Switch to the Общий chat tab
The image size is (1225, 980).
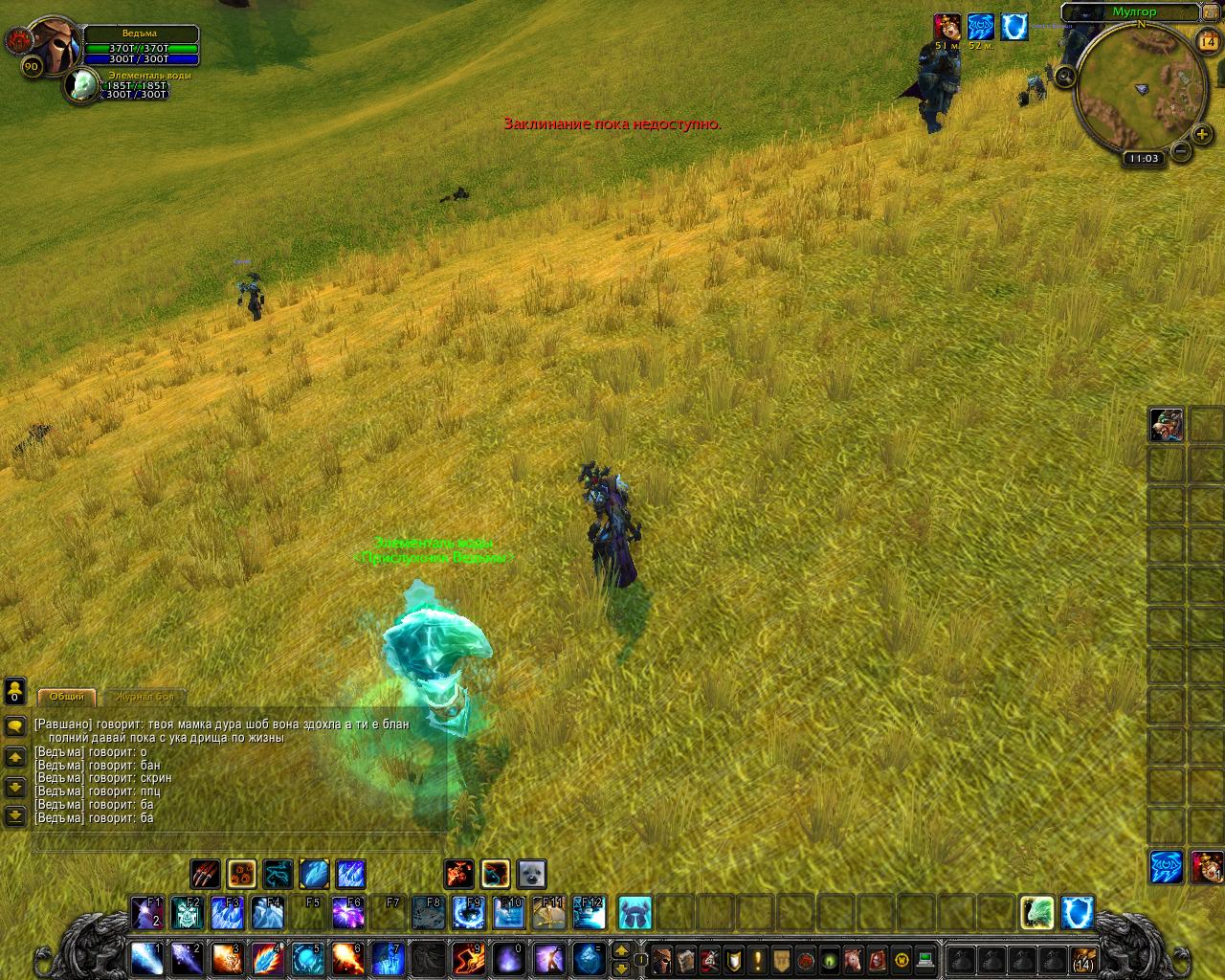pyautogui.click(x=67, y=697)
